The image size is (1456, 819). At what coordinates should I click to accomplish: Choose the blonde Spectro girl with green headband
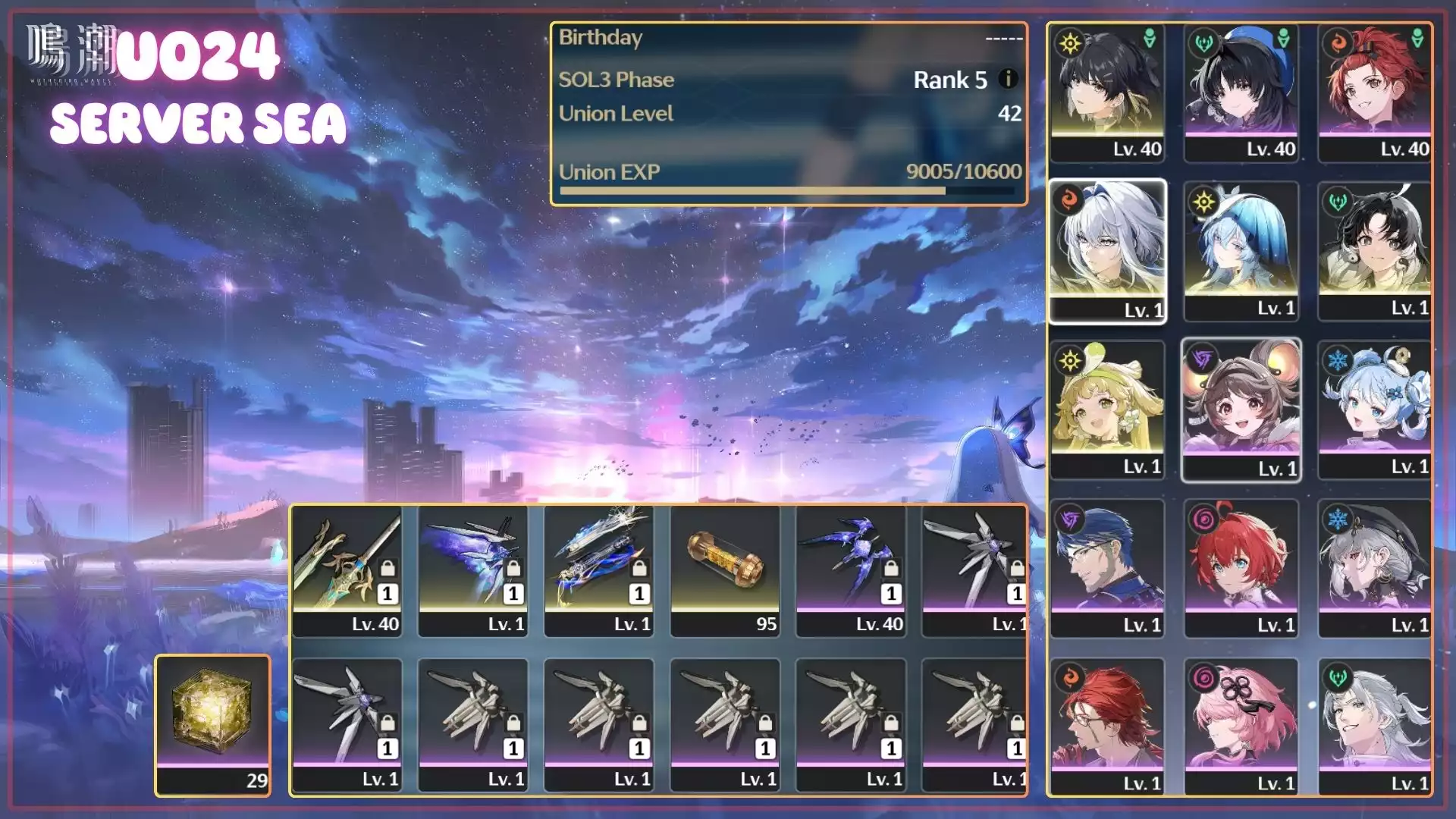(1107, 409)
